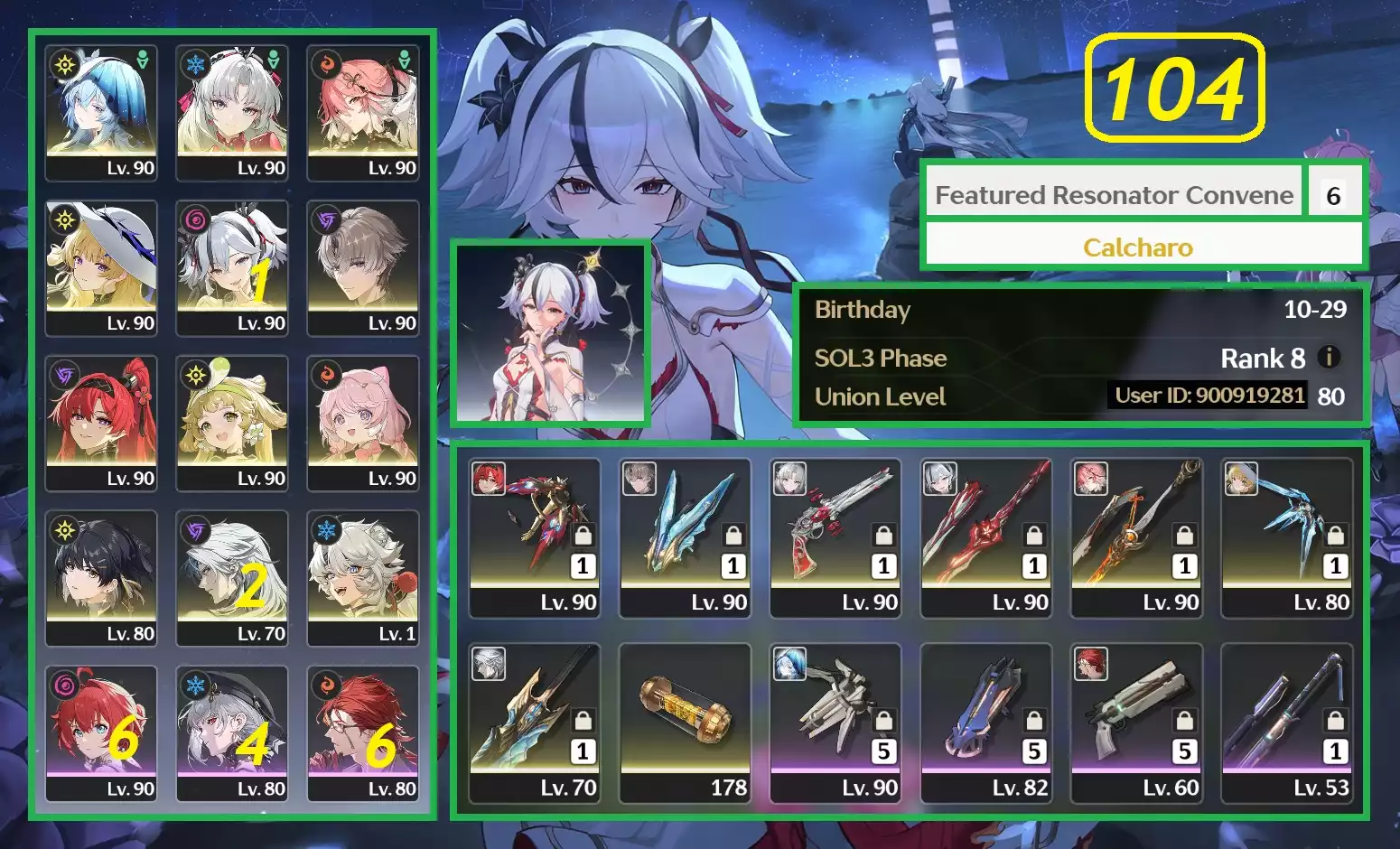The image size is (1400, 849).
Task: Click the info icon beside Rank 8
Action: pos(1329,357)
